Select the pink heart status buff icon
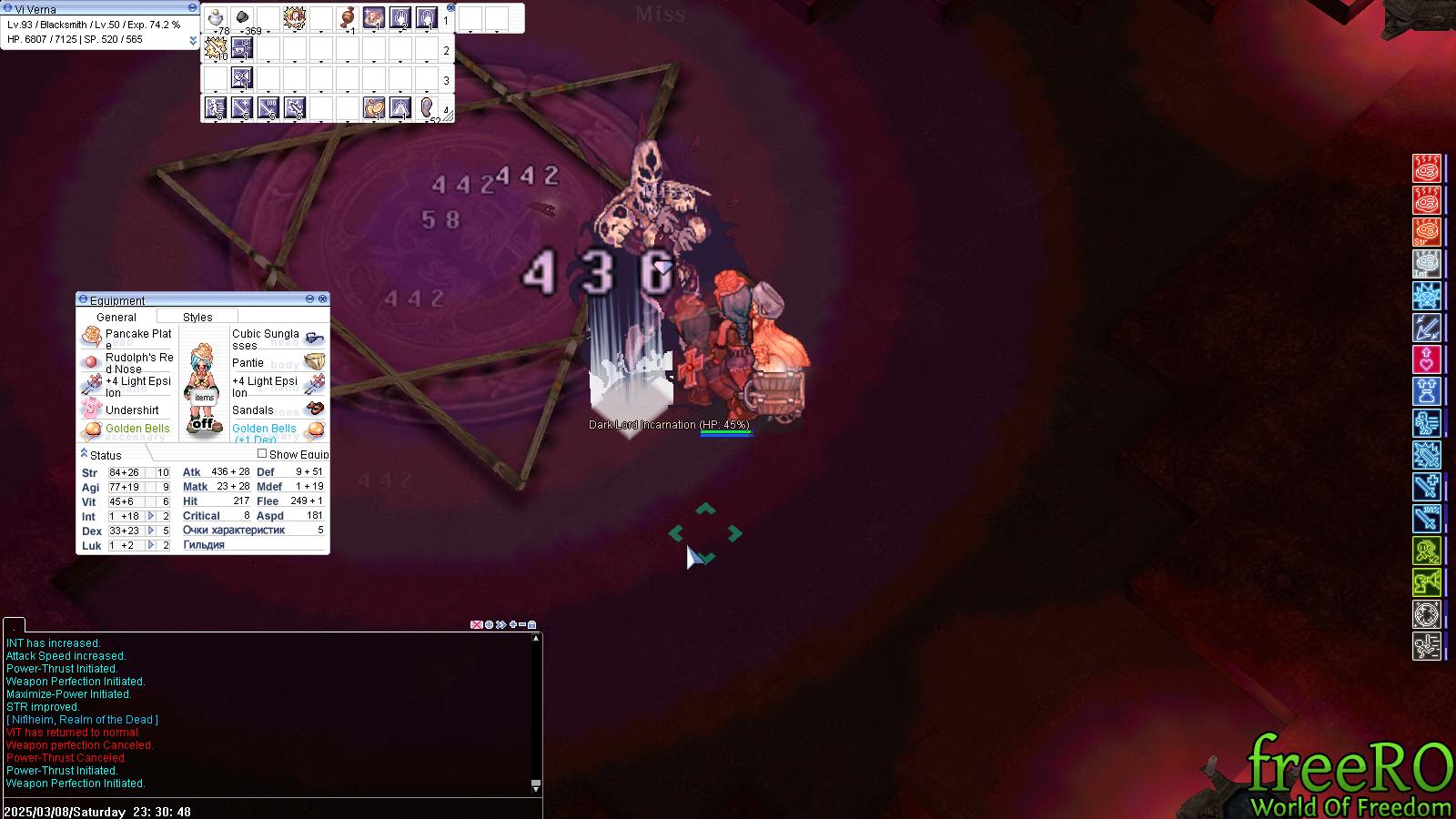1456x819 pixels. (1426, 359)
